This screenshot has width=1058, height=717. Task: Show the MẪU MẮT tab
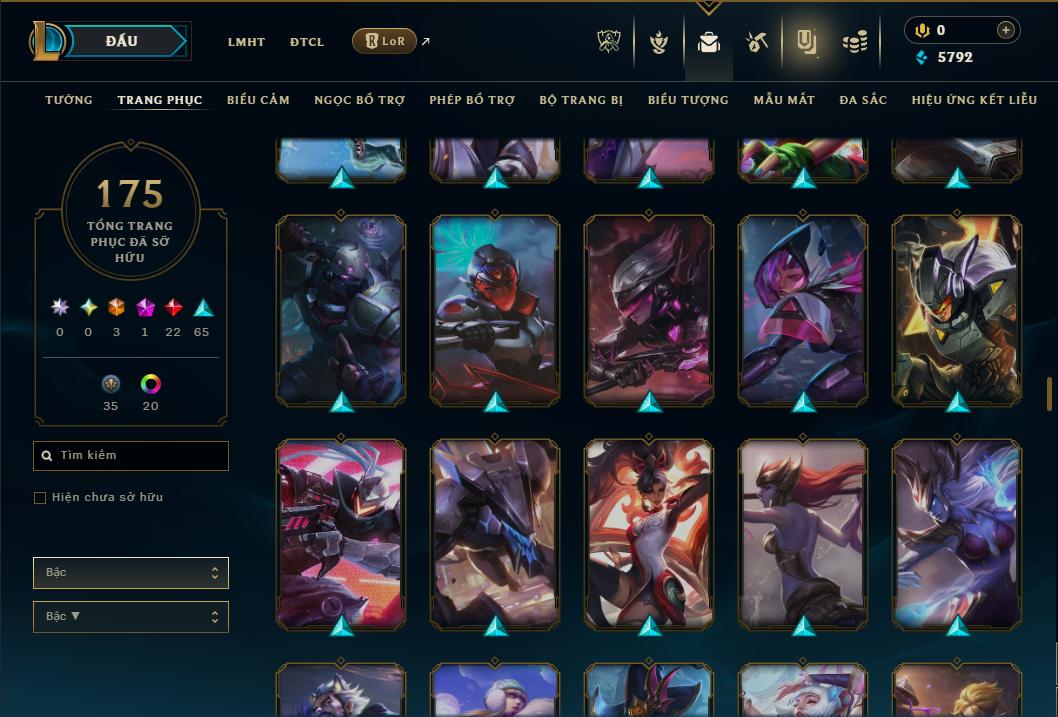784,100
